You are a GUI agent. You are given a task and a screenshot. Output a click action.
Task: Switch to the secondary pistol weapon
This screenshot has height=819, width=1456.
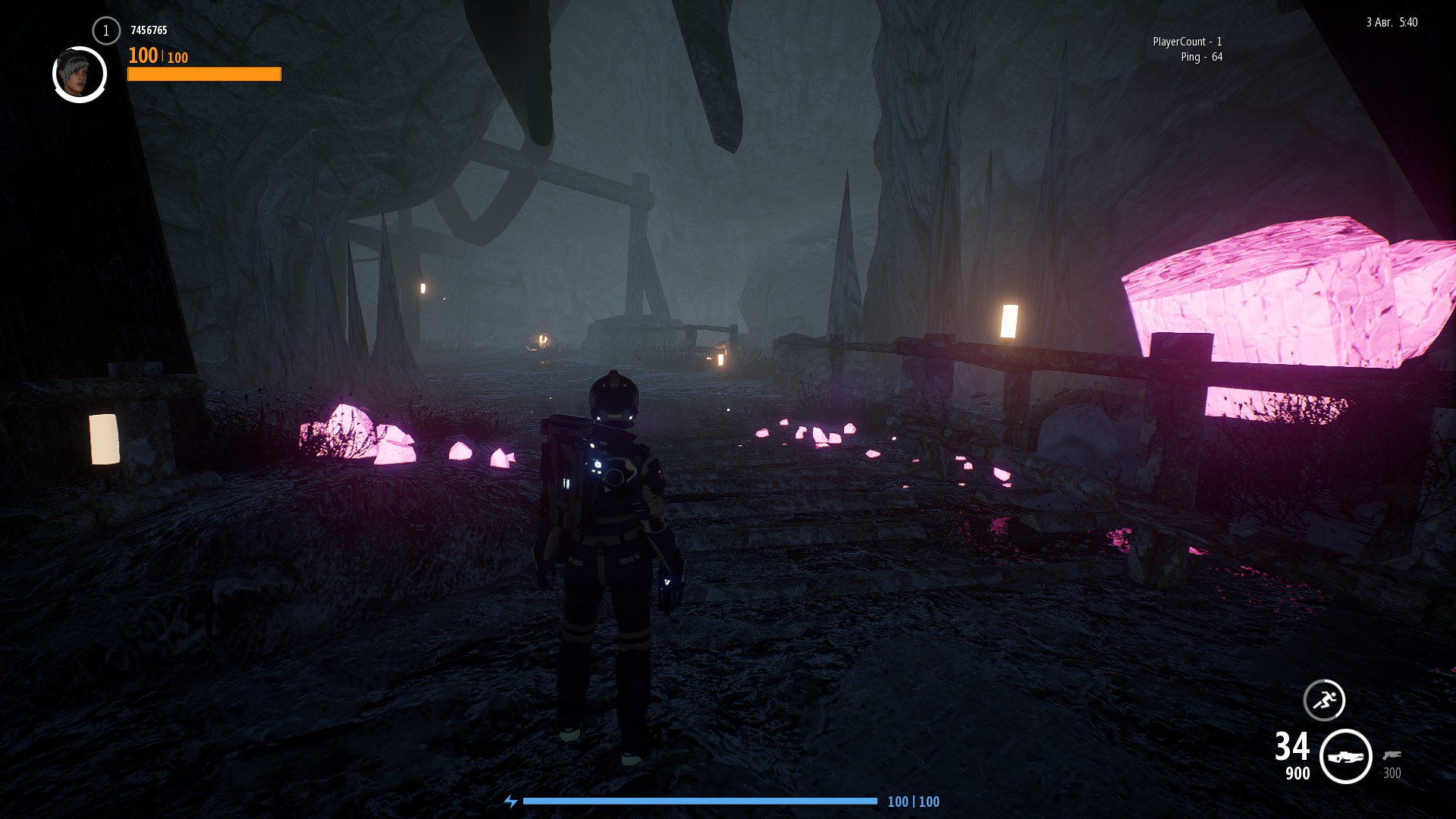pos(1392,755)
